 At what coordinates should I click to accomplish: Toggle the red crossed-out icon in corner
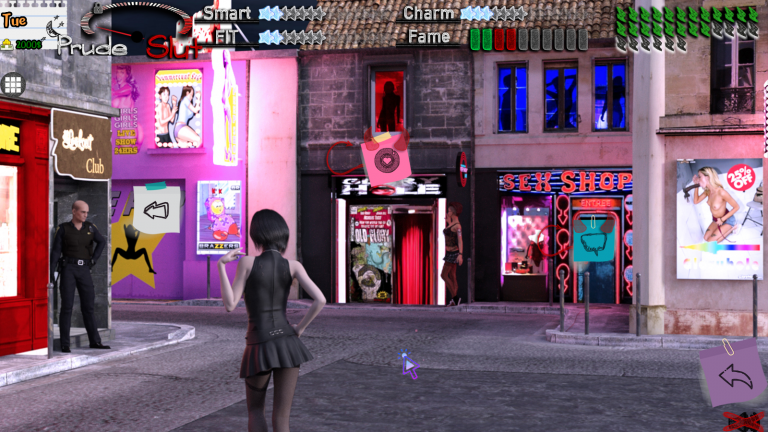(744, 421)
